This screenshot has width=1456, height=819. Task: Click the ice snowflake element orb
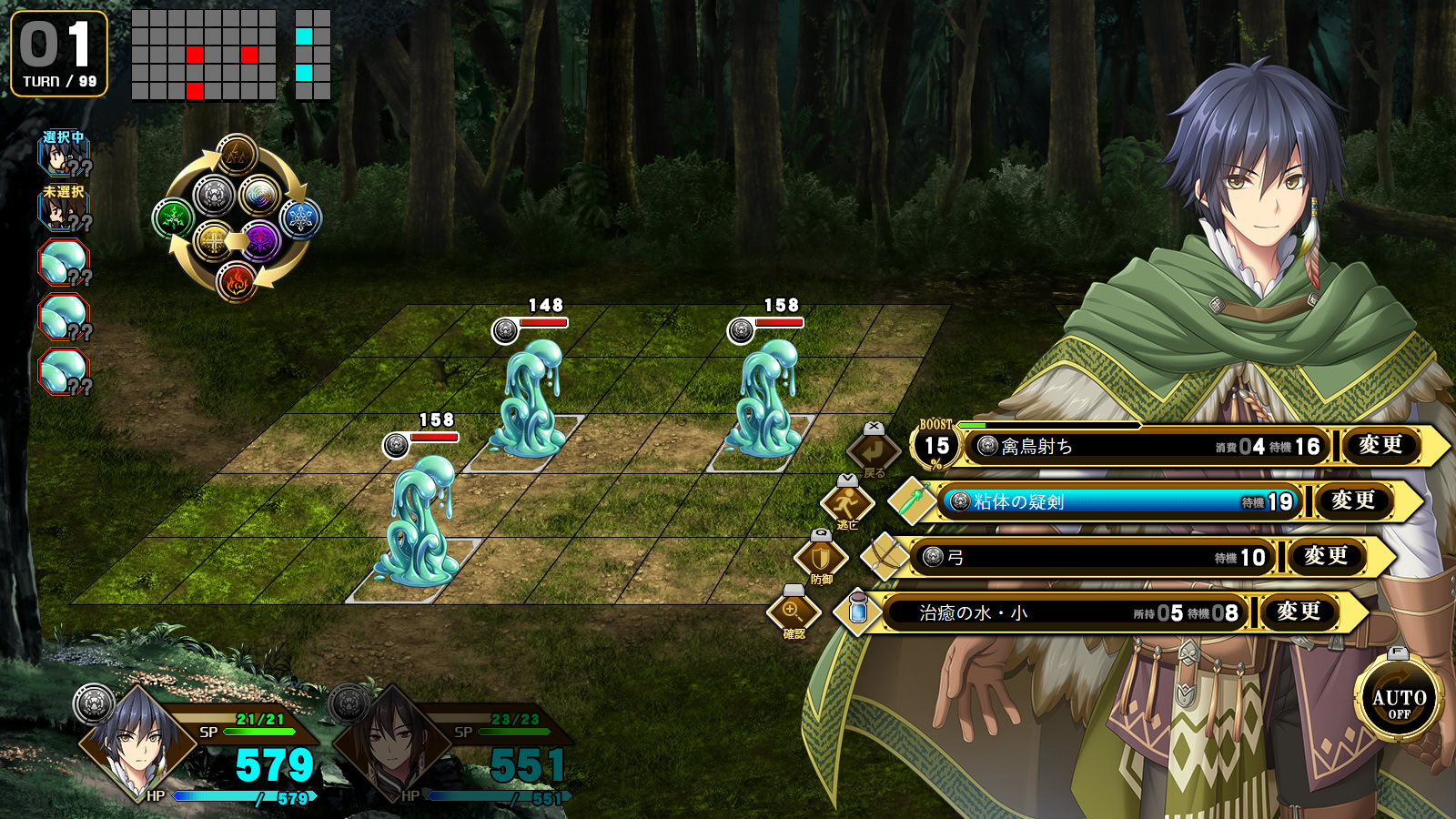tap(300, 218)
